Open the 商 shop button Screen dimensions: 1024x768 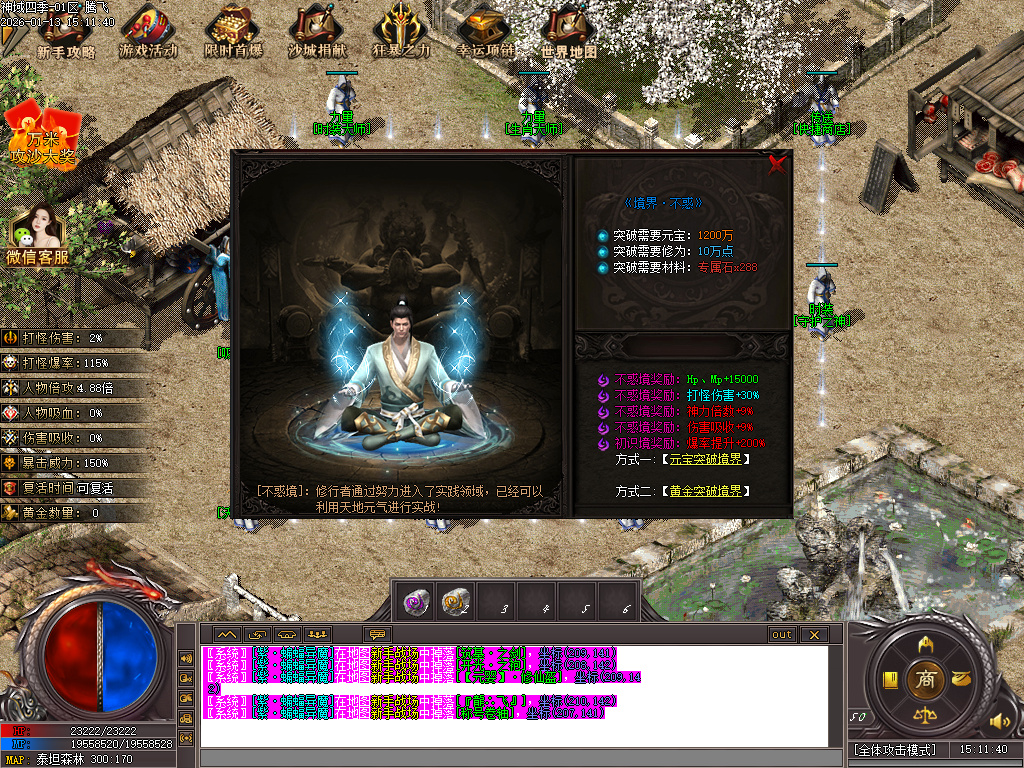(x=925, y=679)
